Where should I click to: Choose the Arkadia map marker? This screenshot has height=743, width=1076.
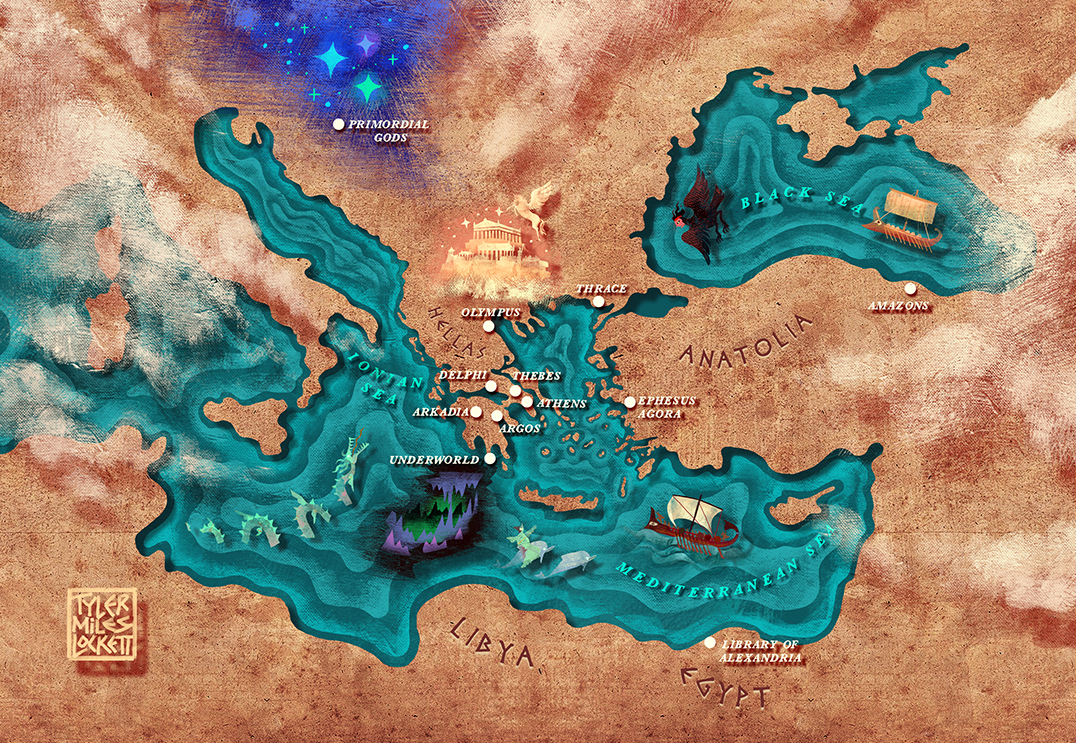[477, 411]
